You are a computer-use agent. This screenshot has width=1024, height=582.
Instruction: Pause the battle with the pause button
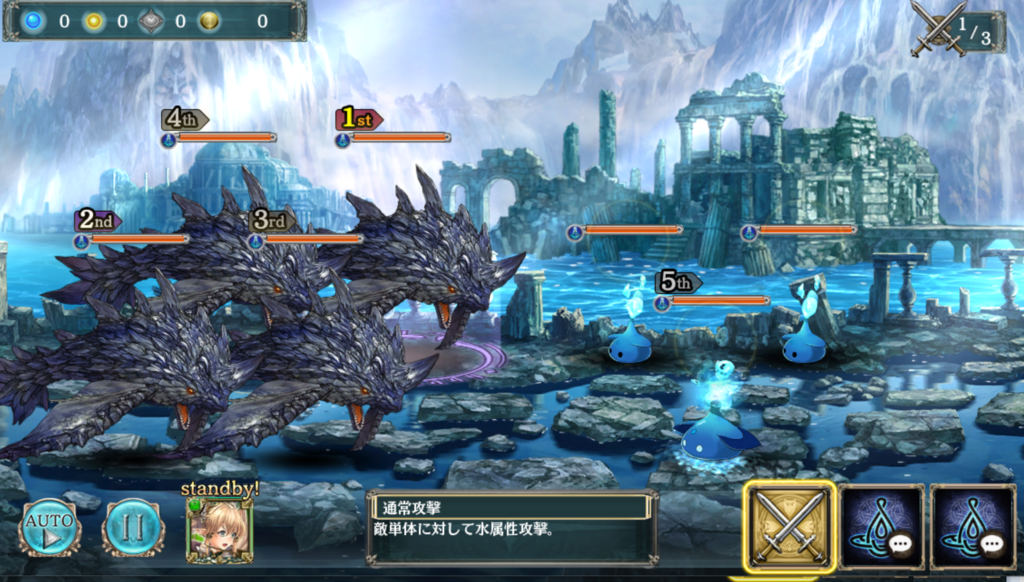[x=133, y=528]
